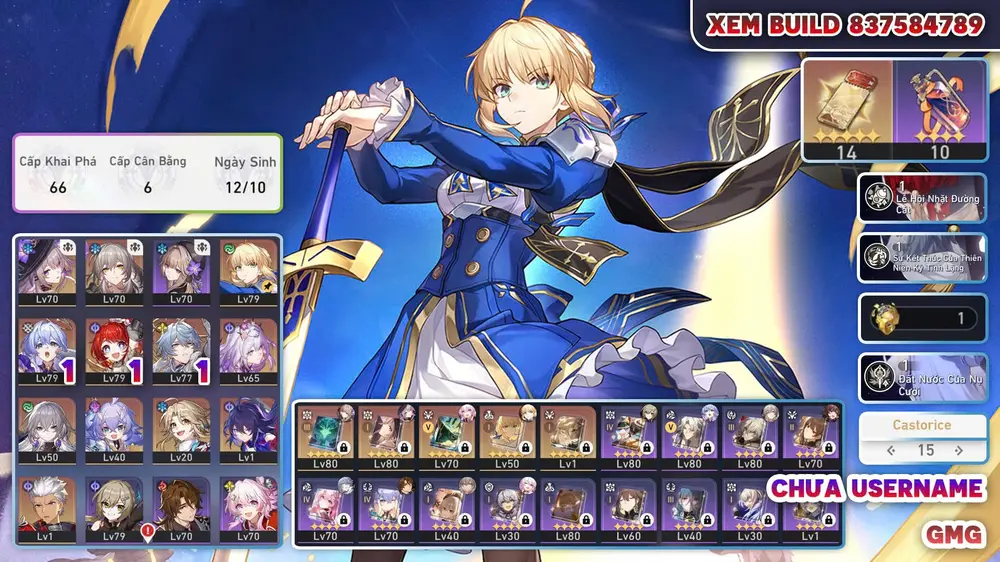Choose the red-haired character at Lv79
This screenshot has width=1000, height=562.
(x=114, y=350)
